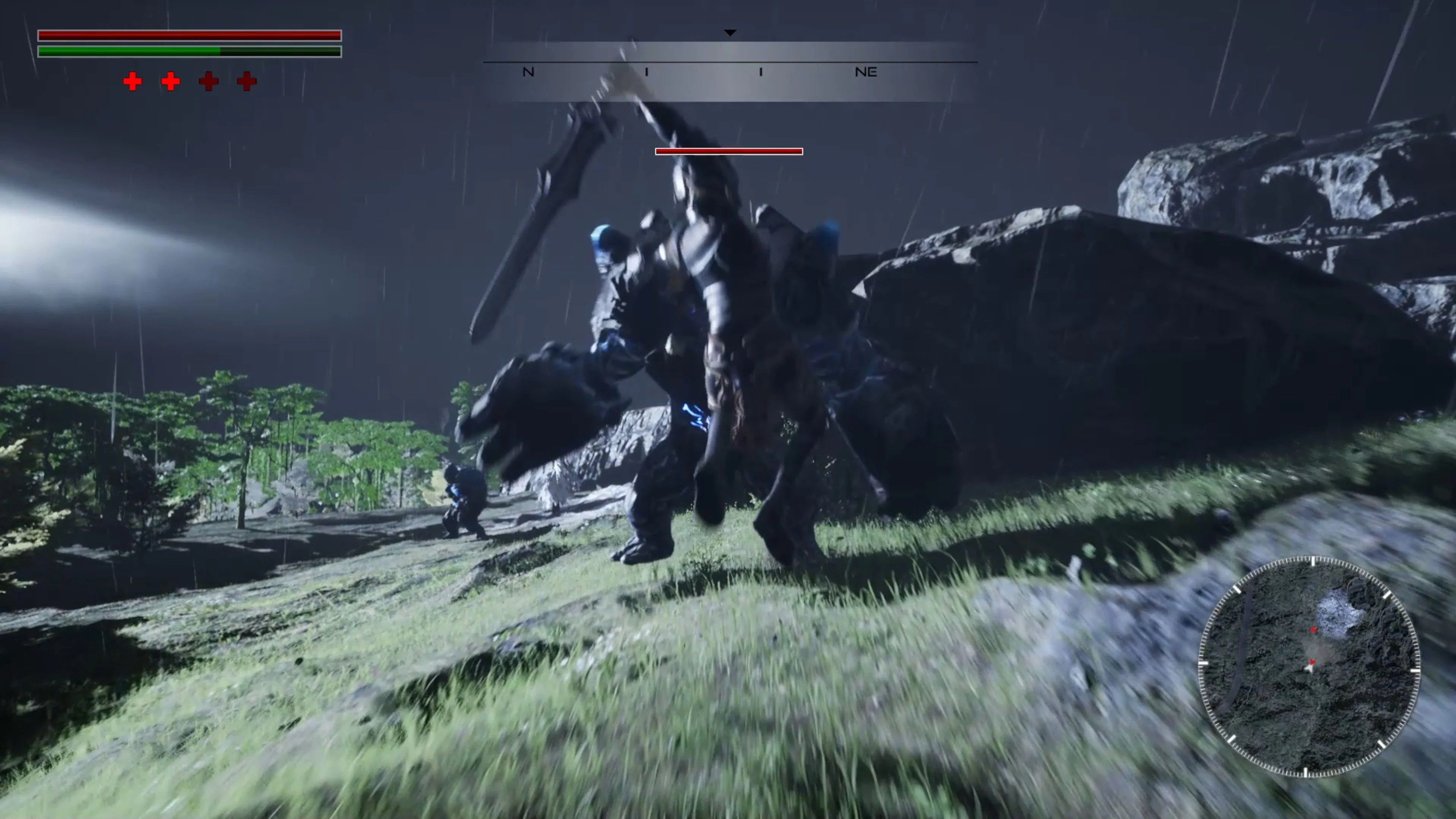This screenshot has height=819, width=1456.
Task: Click the enemy health bar above the monster
Action: (x=729, y=152)
